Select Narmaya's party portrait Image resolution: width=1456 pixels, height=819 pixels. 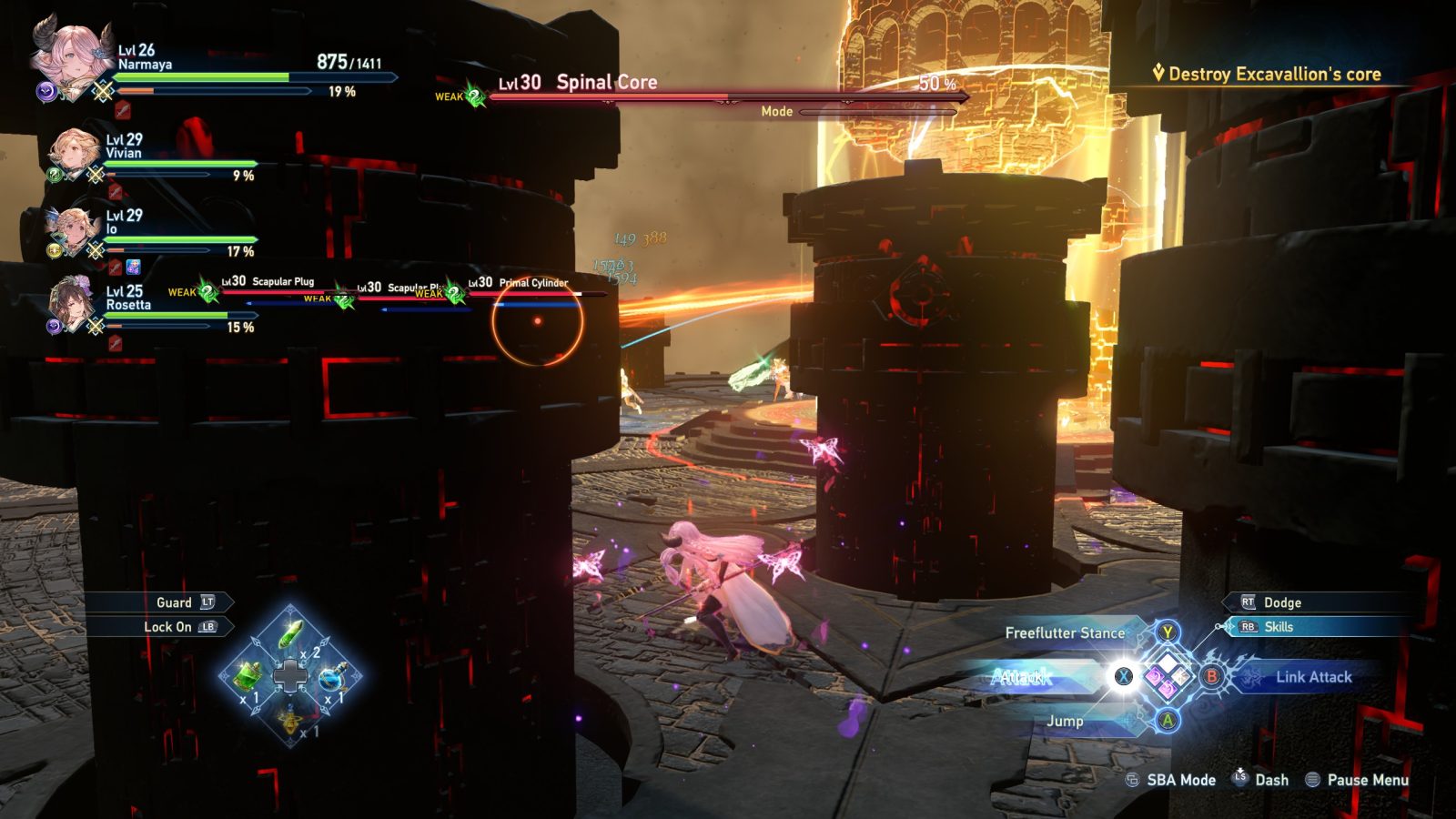point(69,57)
